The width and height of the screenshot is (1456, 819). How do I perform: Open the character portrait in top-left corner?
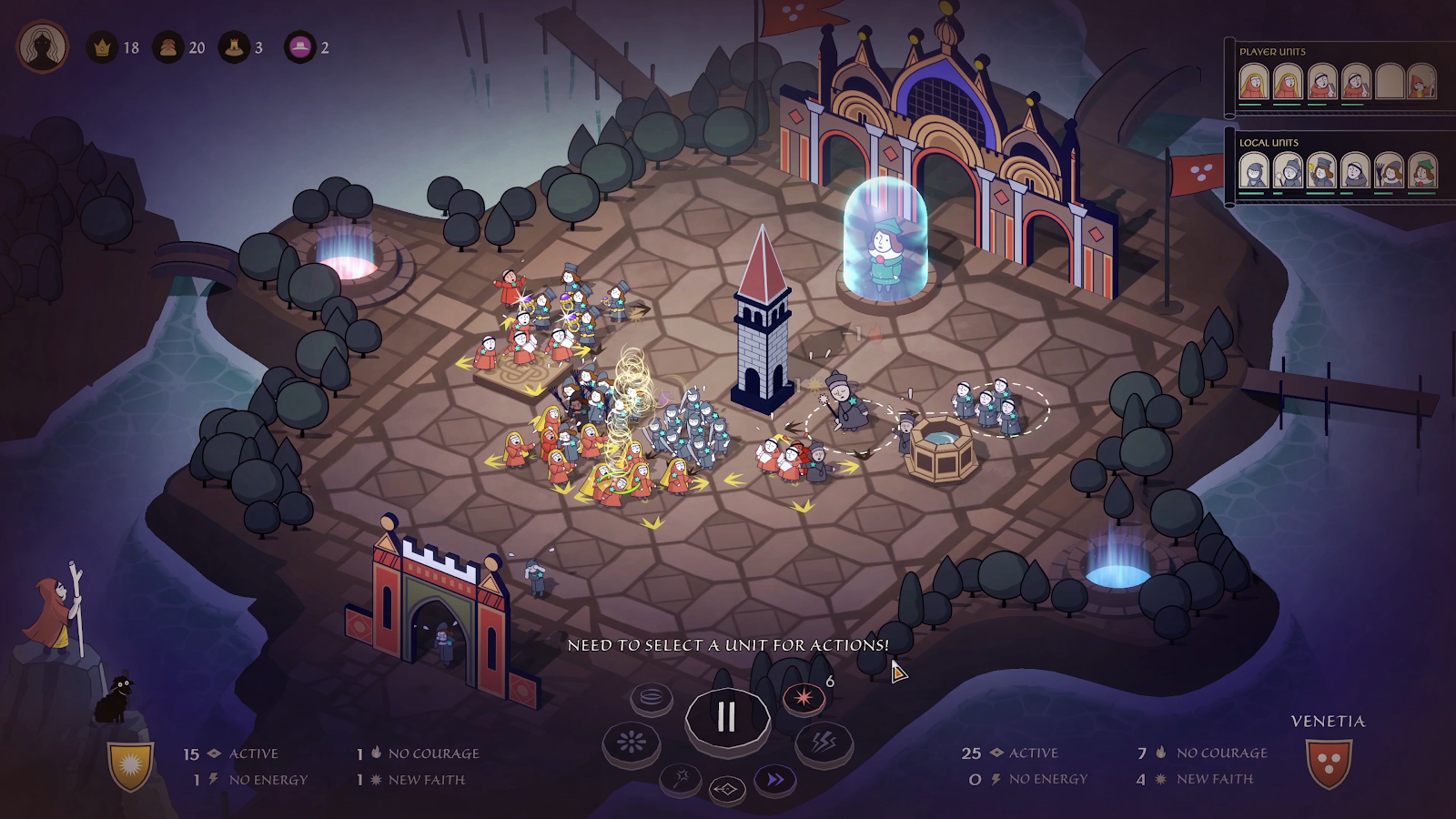42,46
